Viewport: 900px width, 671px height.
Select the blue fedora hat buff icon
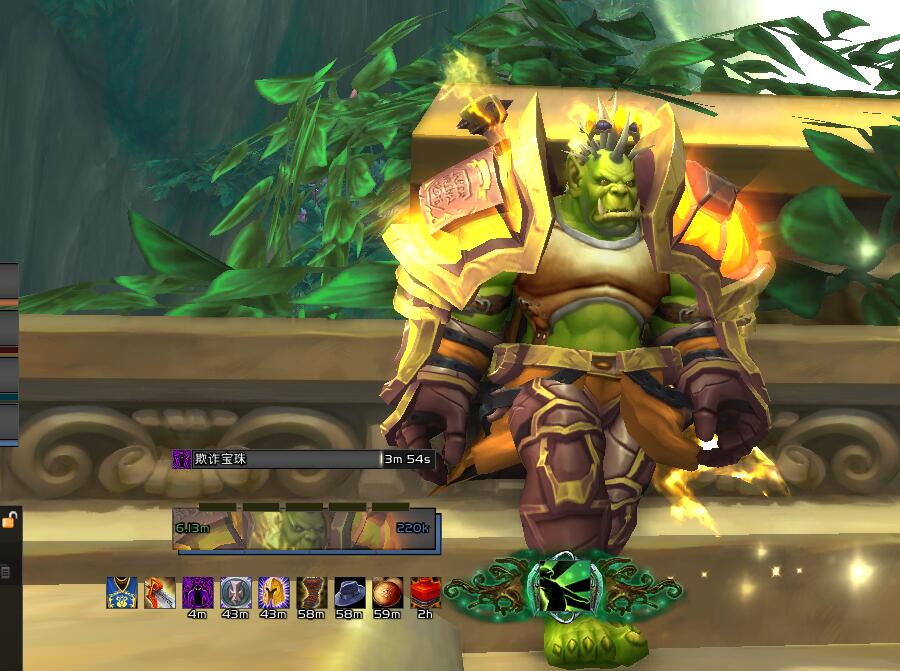tap(349, 593)
